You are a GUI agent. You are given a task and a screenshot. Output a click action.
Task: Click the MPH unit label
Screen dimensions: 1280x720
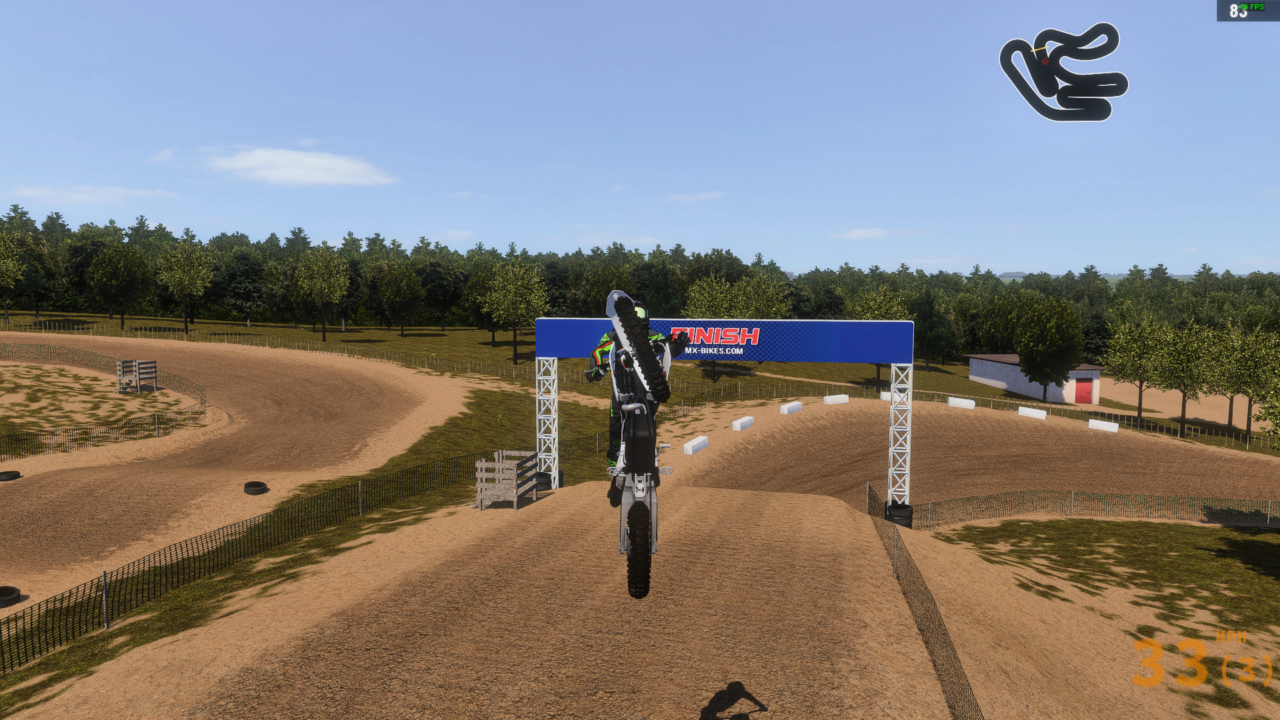[x=1232, y=636]
